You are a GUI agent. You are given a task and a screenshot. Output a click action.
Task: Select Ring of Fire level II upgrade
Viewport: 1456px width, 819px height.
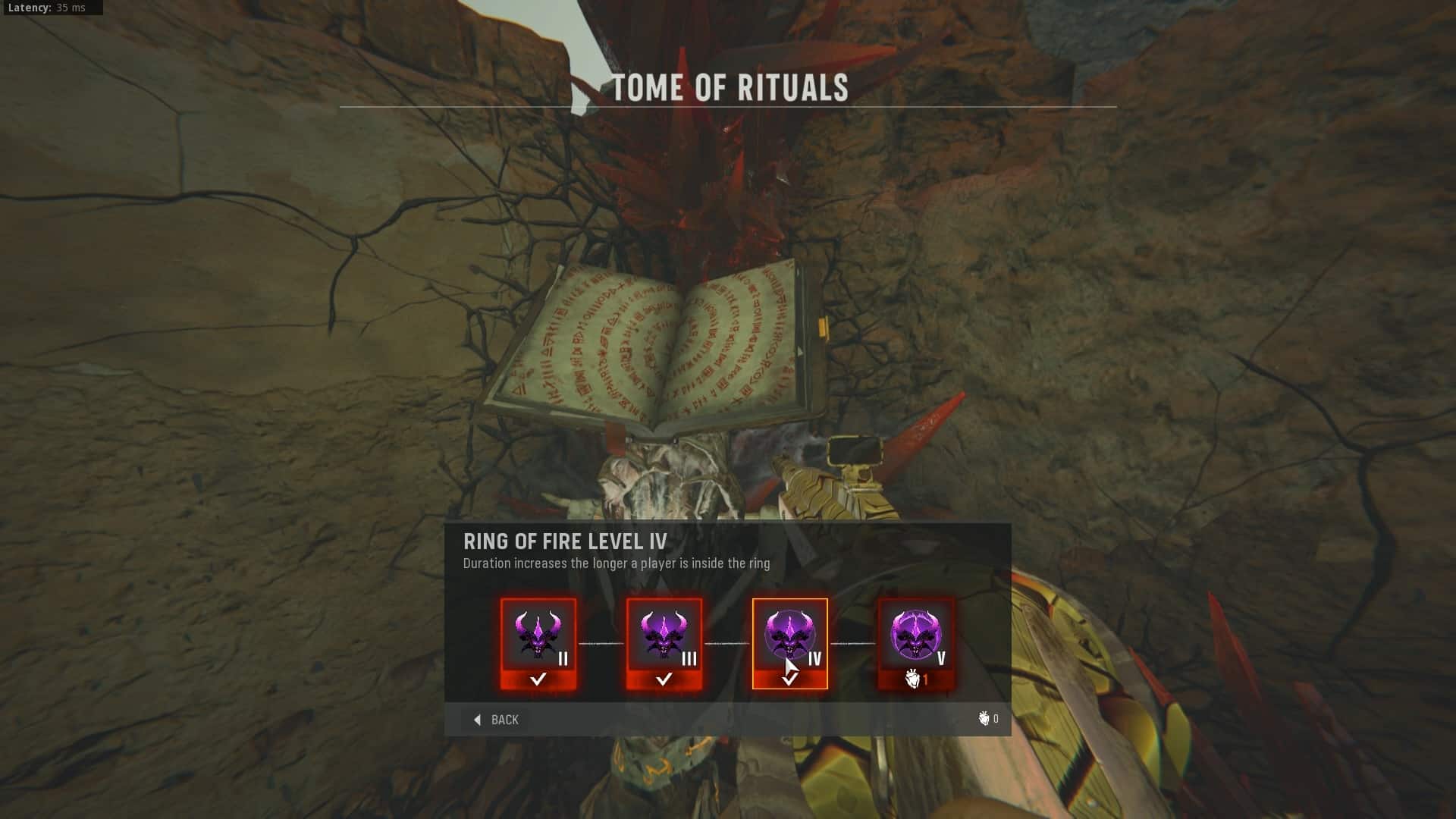[x=538, y=644]
